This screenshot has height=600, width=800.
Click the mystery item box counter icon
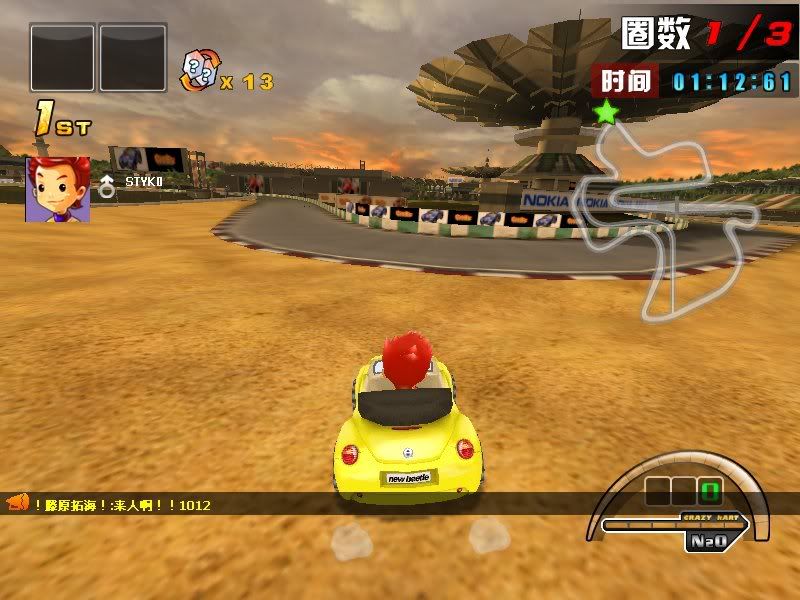pyautogui.click(x=196, y=73)
